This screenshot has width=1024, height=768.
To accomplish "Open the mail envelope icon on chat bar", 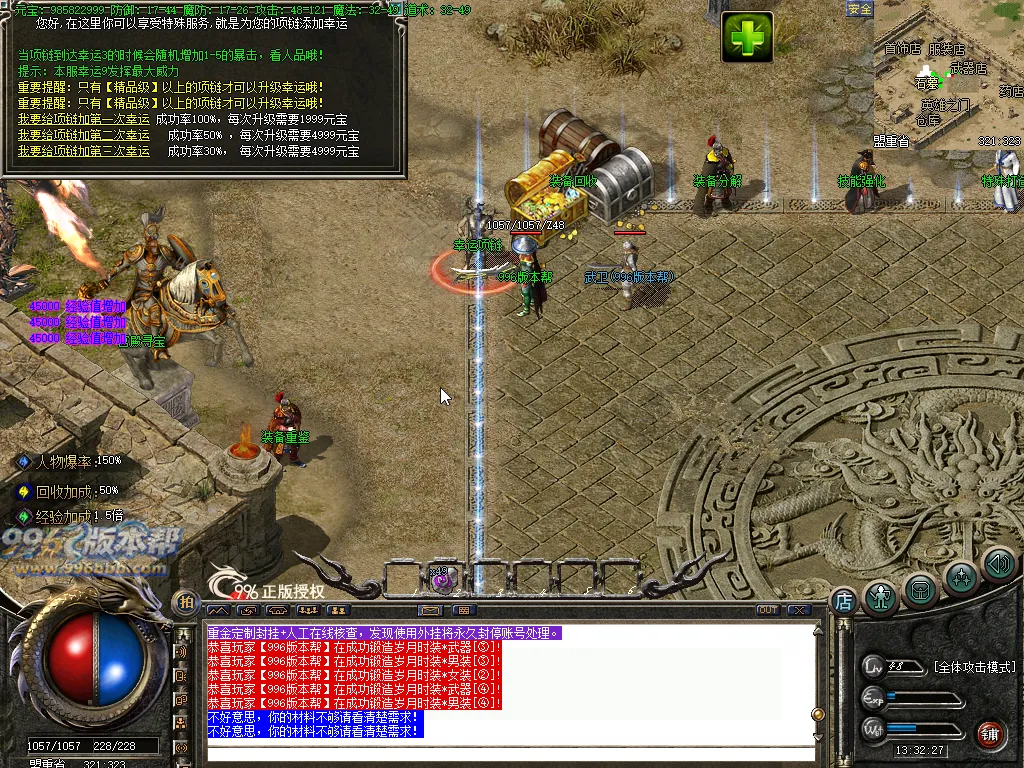I will 431,610.
